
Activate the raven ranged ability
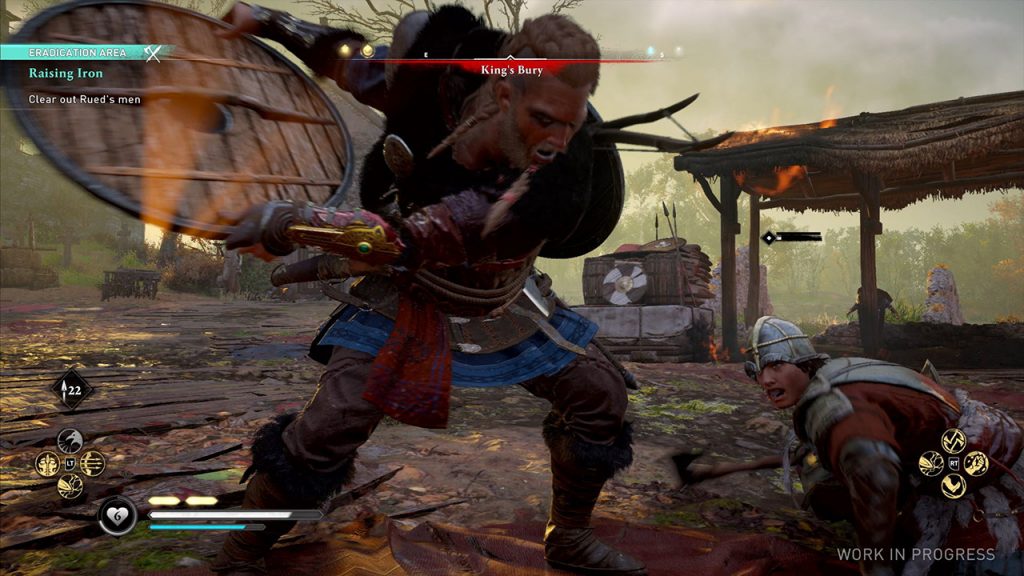click(x=70, y=441)
